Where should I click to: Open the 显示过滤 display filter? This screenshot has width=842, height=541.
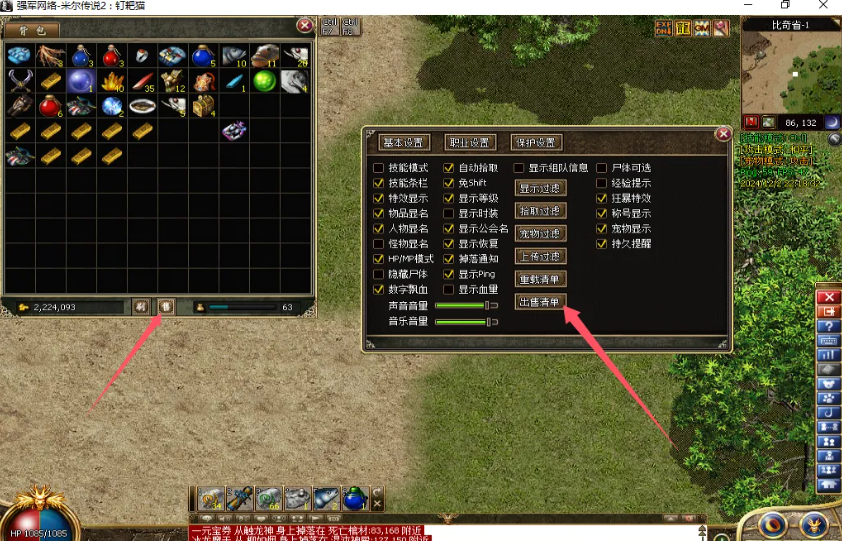pyautogui.click(x=540, y=188)
